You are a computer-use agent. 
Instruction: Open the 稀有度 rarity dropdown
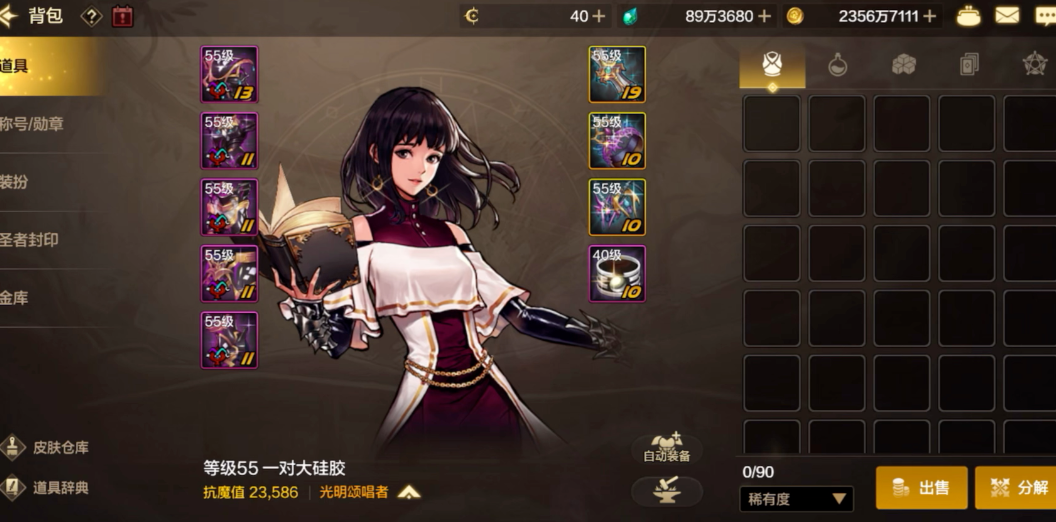[797, 498]
